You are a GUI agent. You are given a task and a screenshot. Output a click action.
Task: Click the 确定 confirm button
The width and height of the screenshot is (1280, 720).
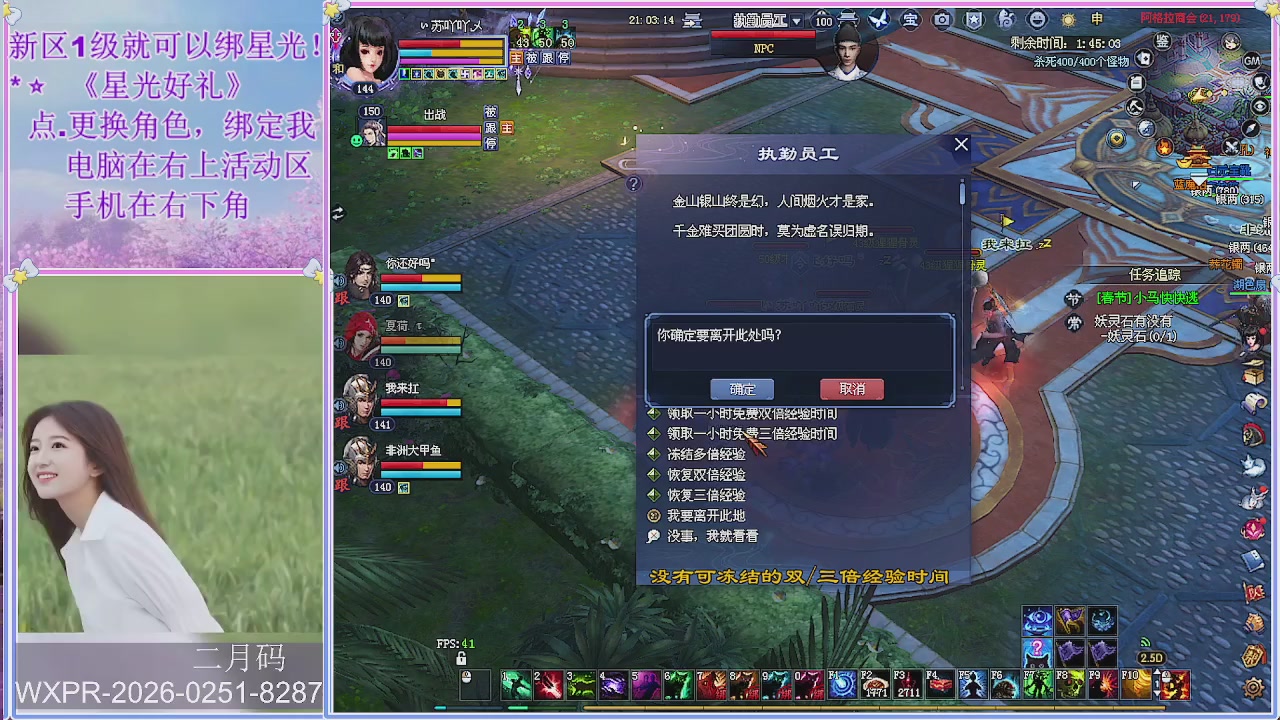coord(742,389)
